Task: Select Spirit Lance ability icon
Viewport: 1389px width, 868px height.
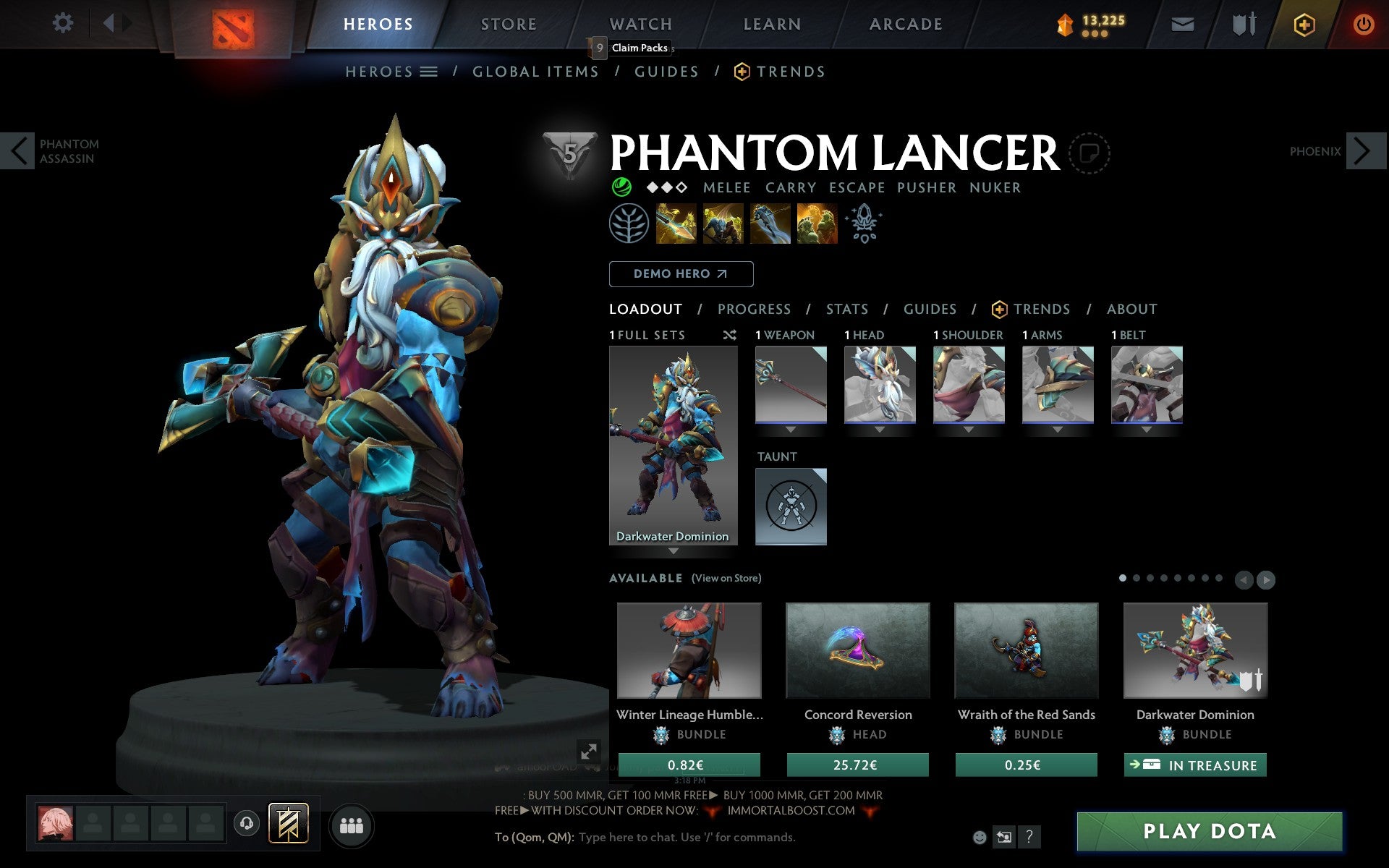Action: pyautogui.click(x=676, y=223)
